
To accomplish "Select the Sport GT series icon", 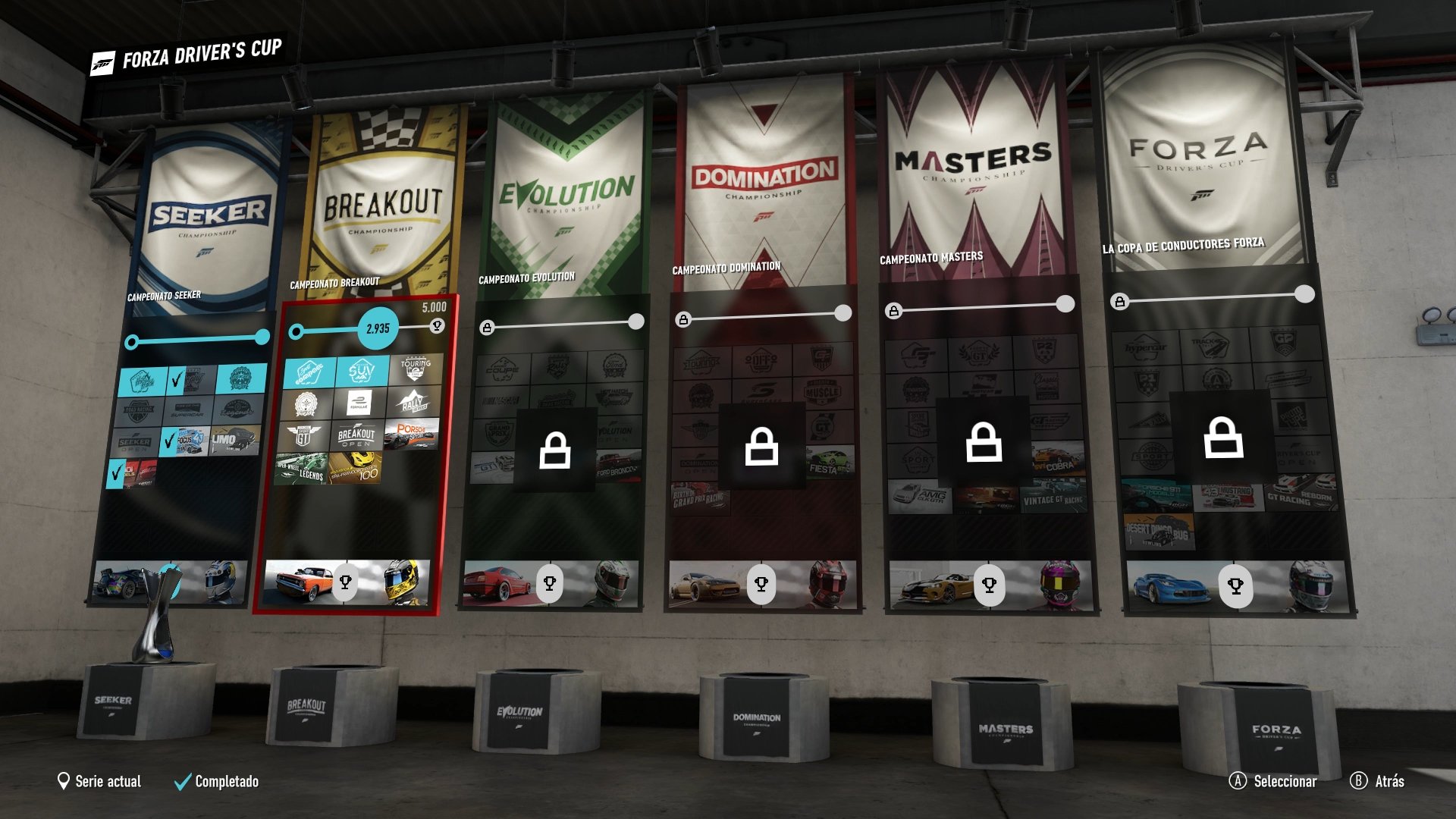I will (304, 435).
